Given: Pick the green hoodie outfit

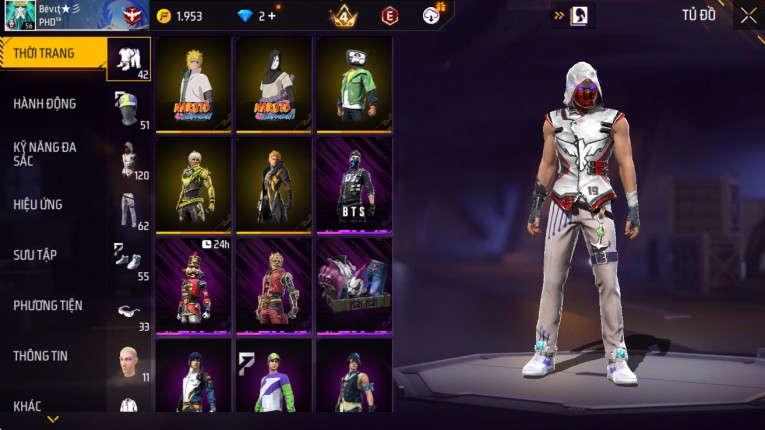Looking at the screenshot, I should pos(354,83).
